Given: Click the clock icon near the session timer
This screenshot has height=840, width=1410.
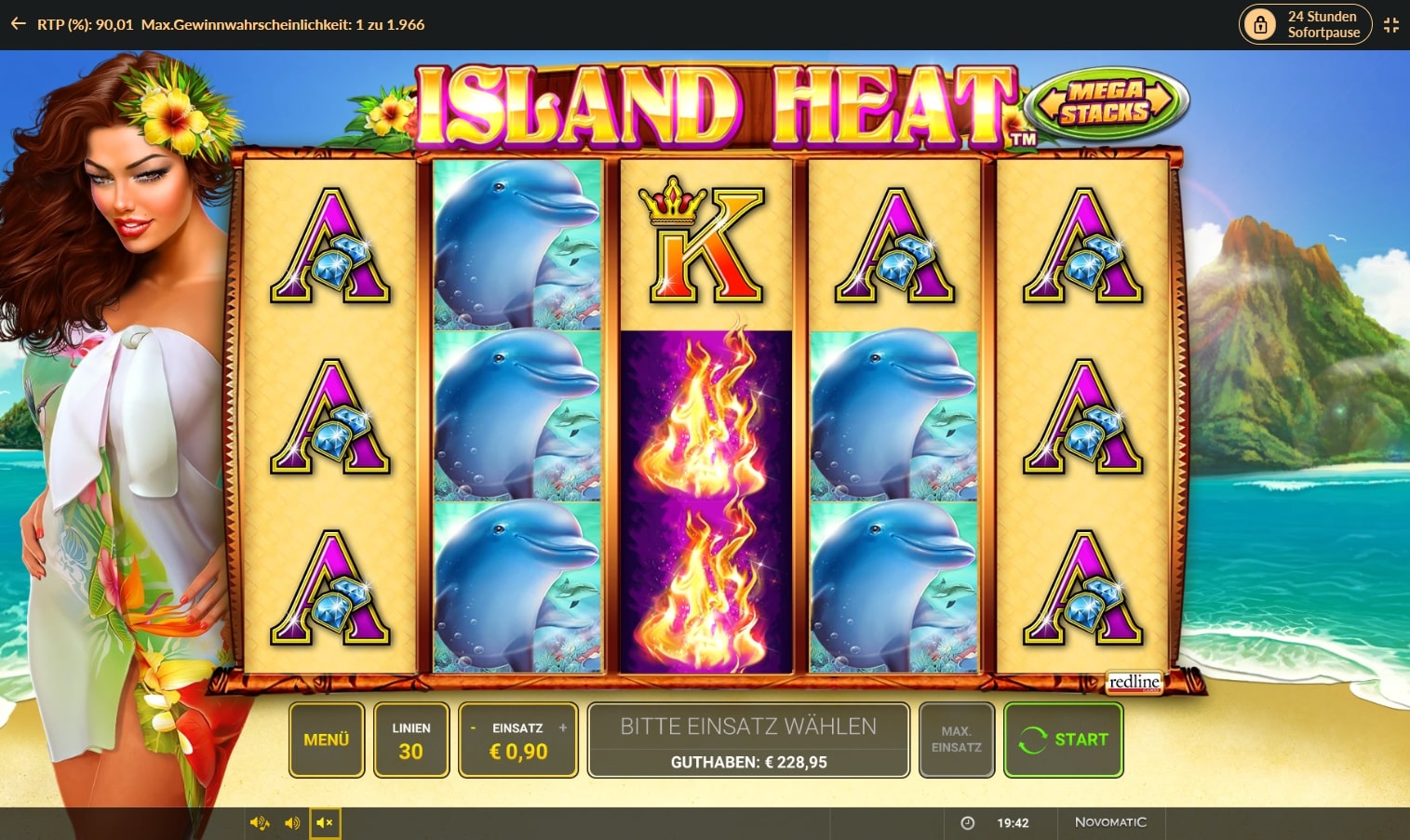Looking at the screenshot, I should [x=969, y=822].
